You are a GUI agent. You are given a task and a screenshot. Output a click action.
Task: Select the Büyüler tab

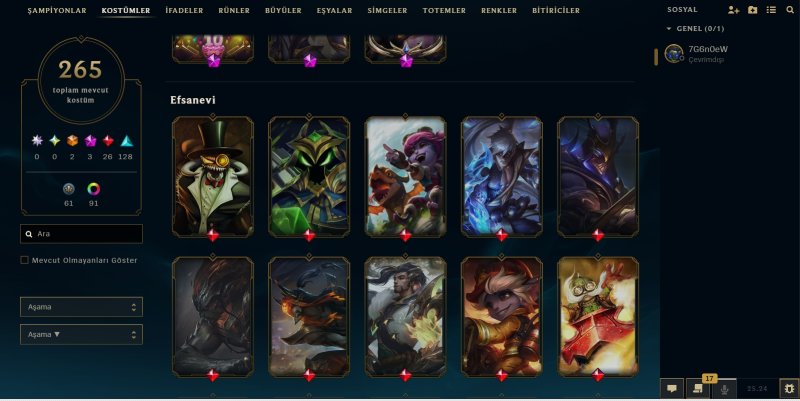283,11
